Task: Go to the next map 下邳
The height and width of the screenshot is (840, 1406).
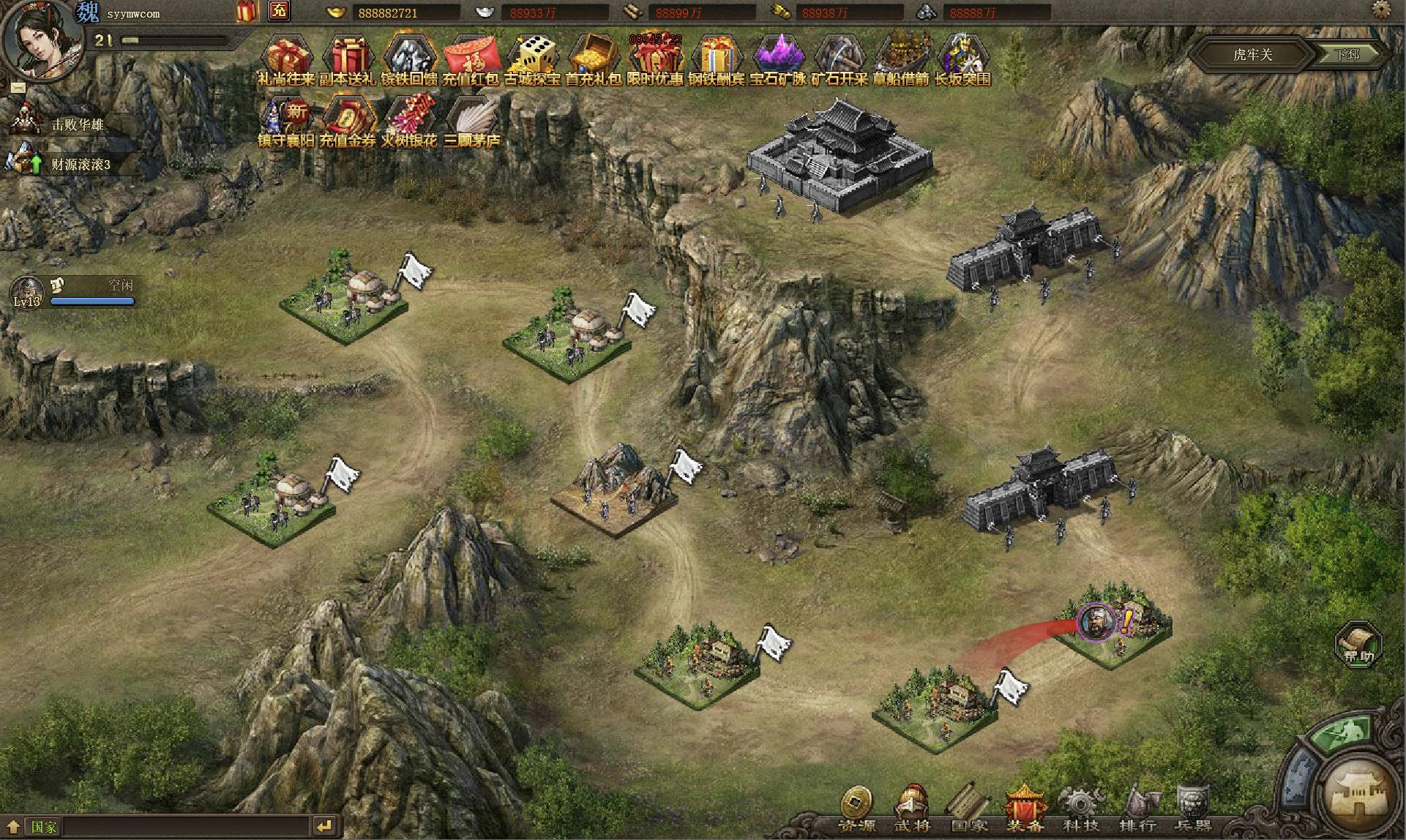Action: [1348, 54]
